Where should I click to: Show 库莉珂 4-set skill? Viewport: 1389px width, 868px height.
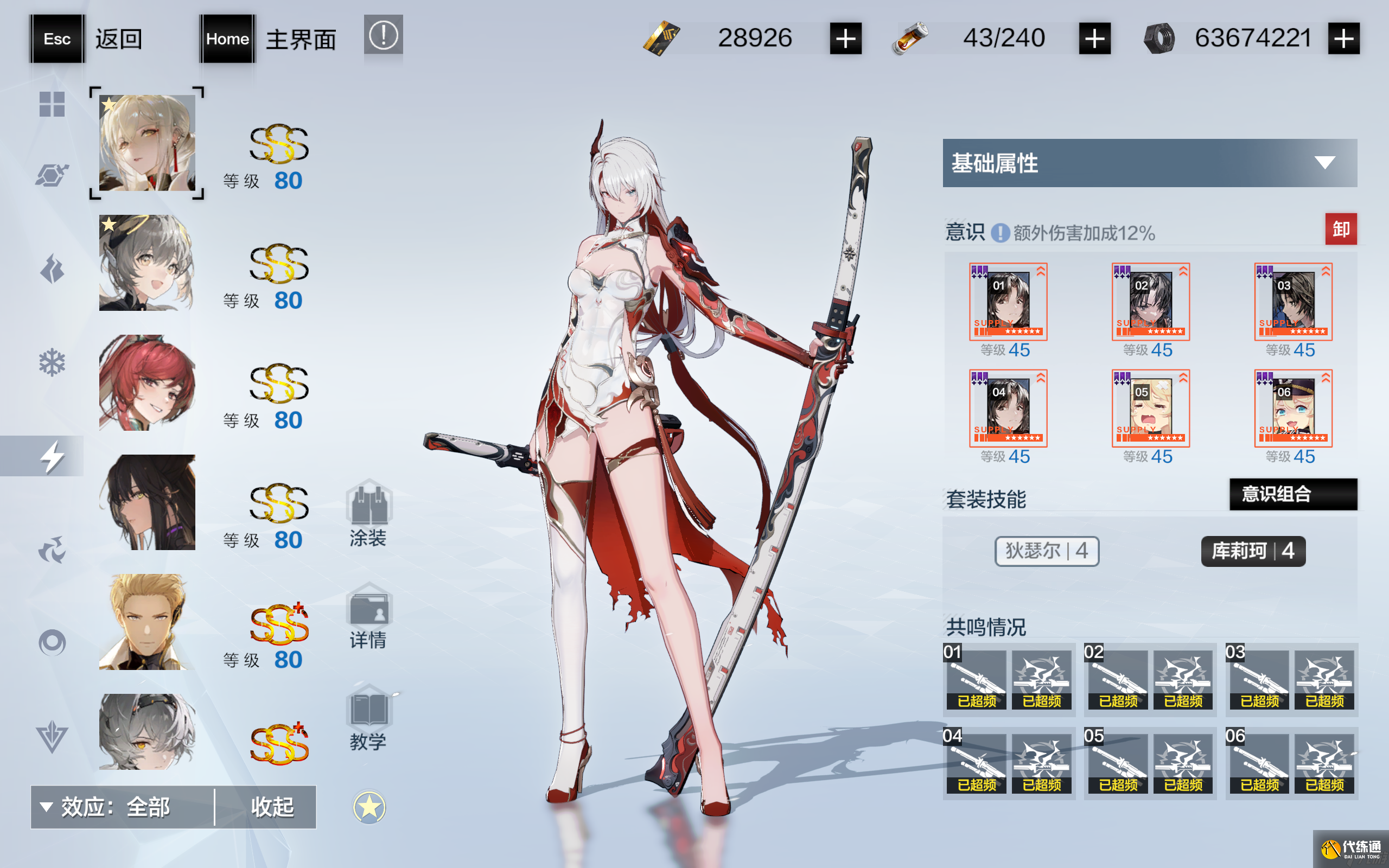pos(1253,551)
